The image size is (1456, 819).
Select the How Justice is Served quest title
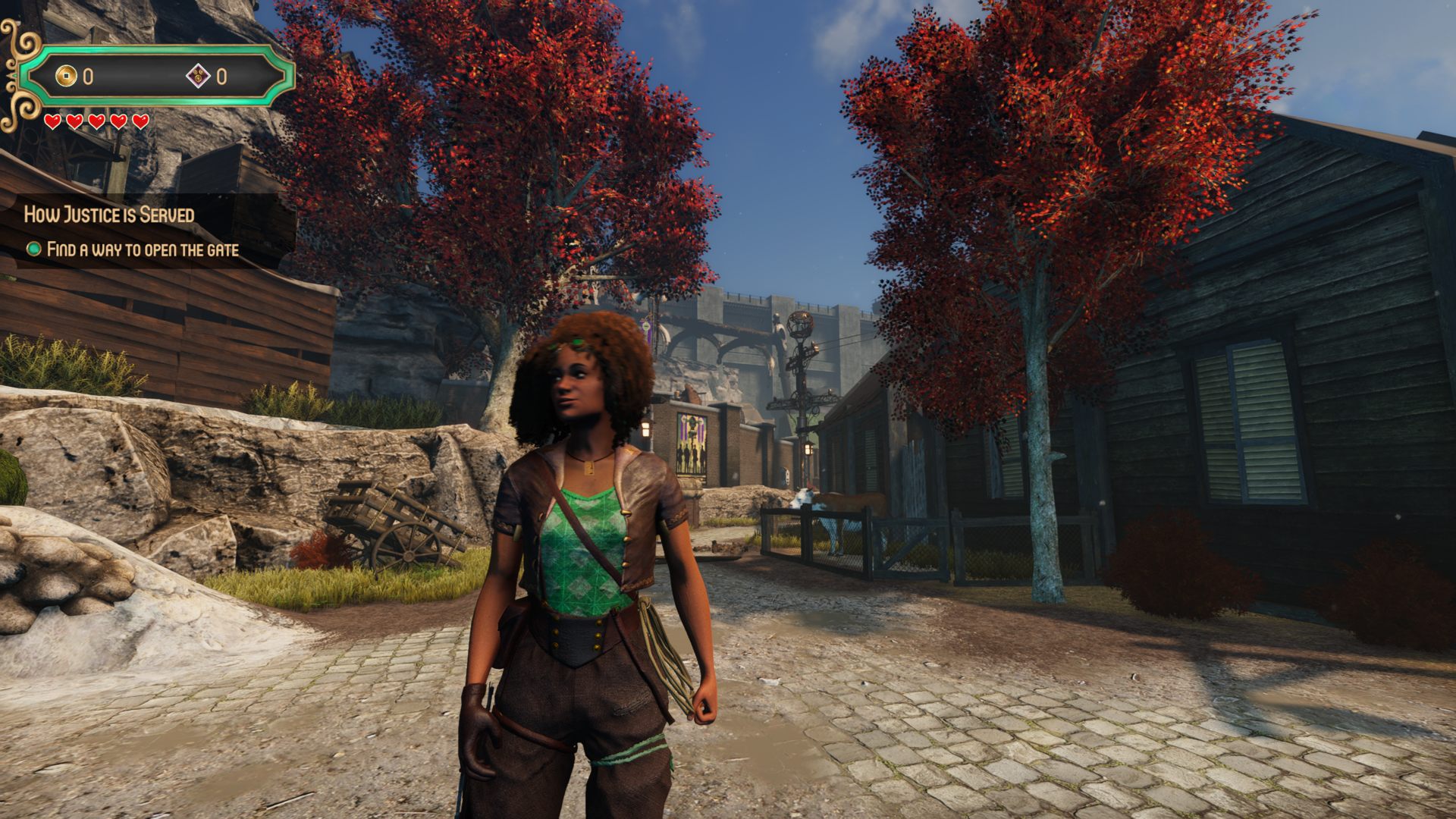109,215
